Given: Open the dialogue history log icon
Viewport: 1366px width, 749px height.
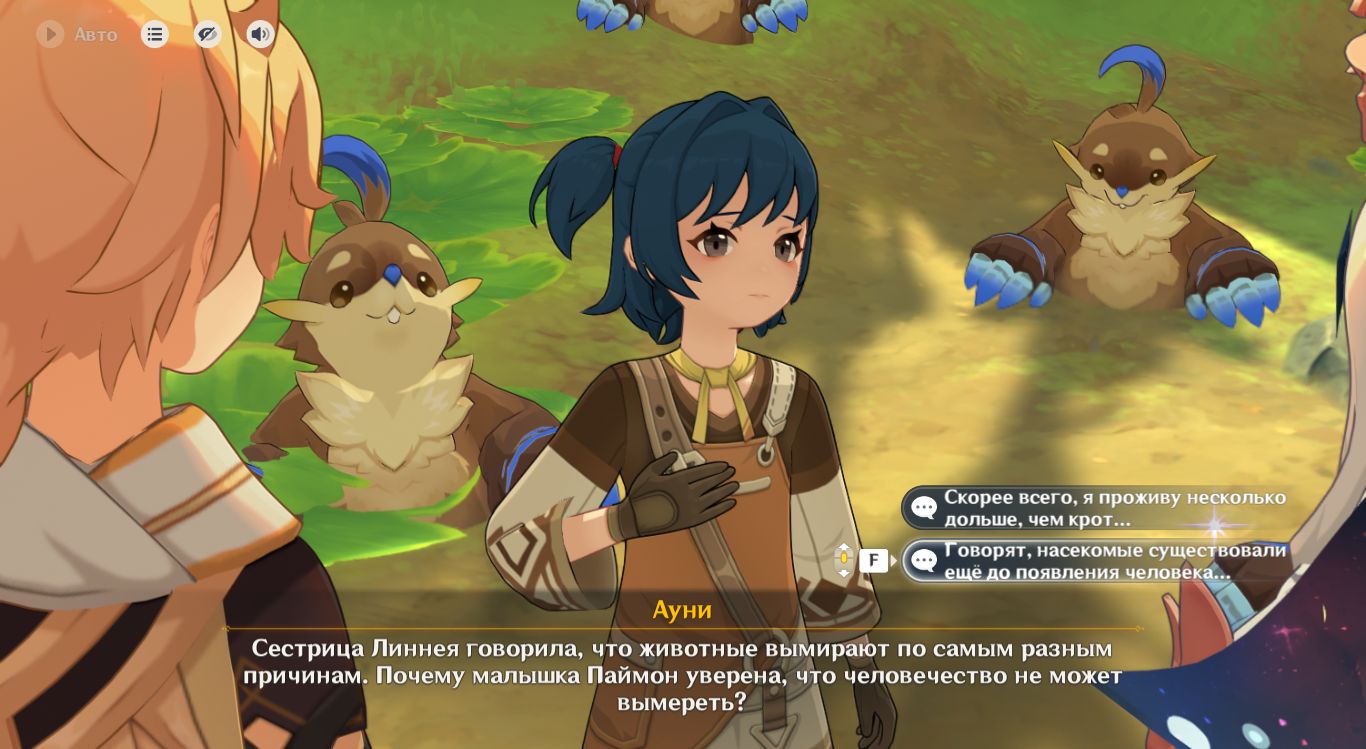Looking at the screenshot, I should (154, 35).
